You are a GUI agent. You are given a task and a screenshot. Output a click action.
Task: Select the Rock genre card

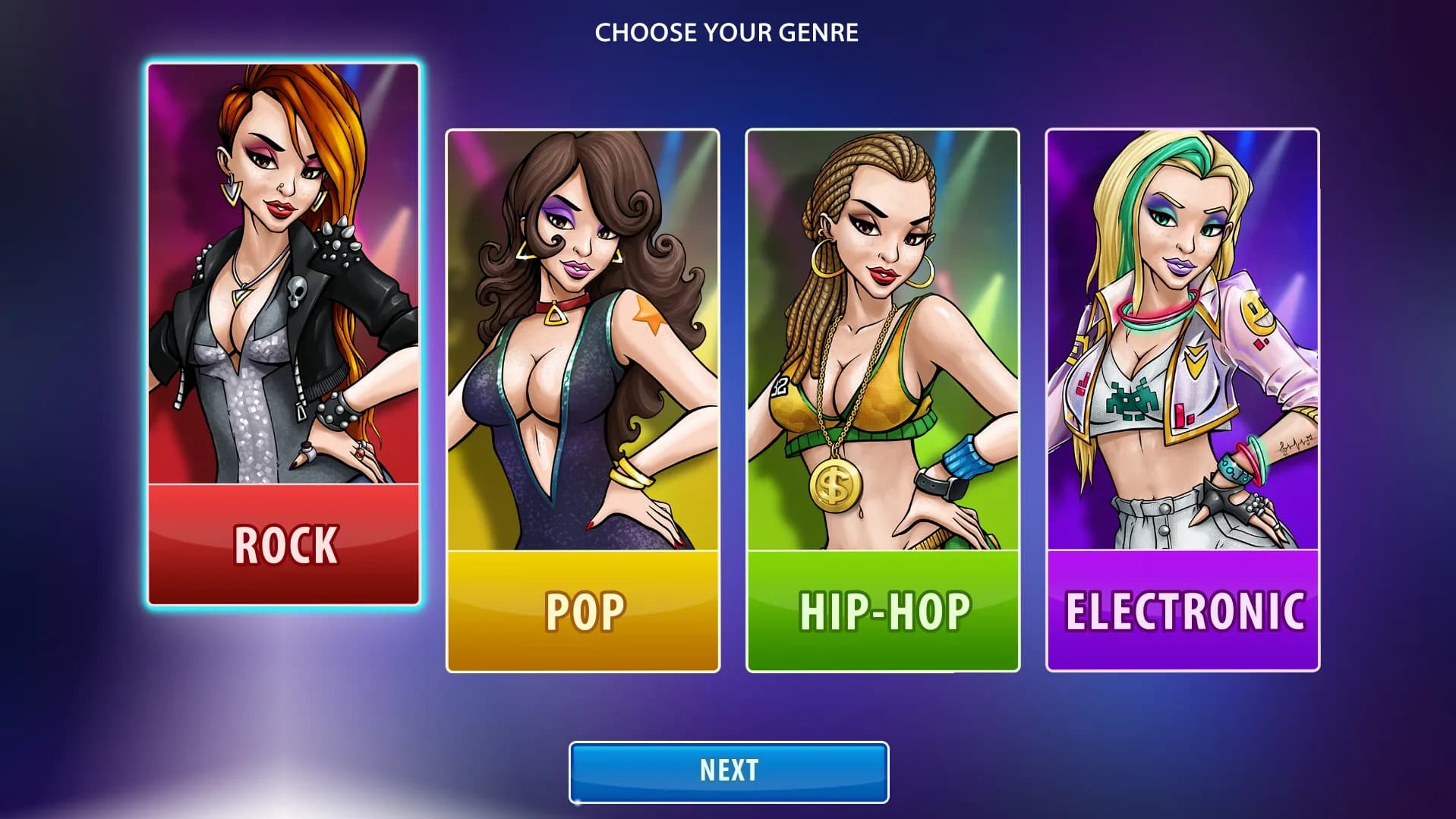pos(283,334)
